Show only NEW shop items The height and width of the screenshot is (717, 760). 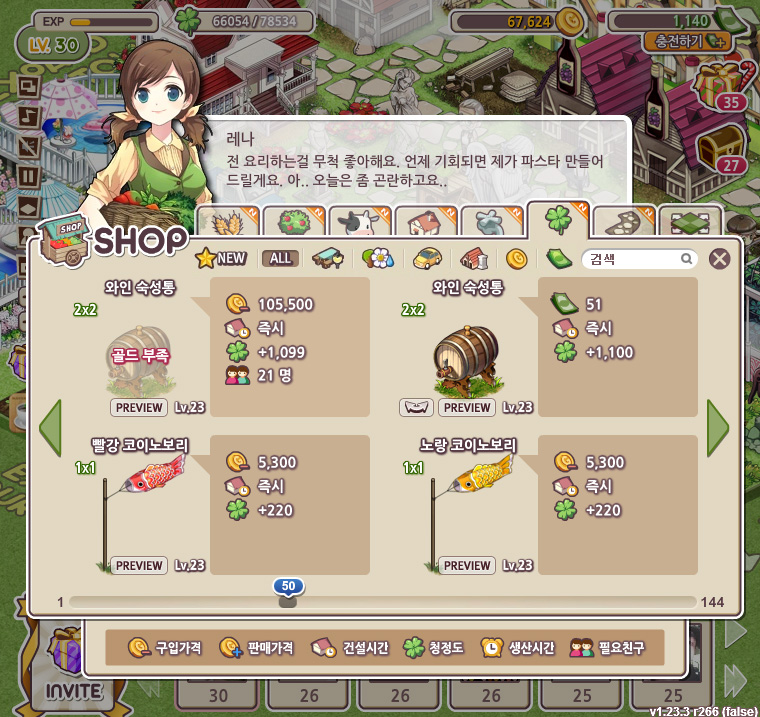pos(221,258)
